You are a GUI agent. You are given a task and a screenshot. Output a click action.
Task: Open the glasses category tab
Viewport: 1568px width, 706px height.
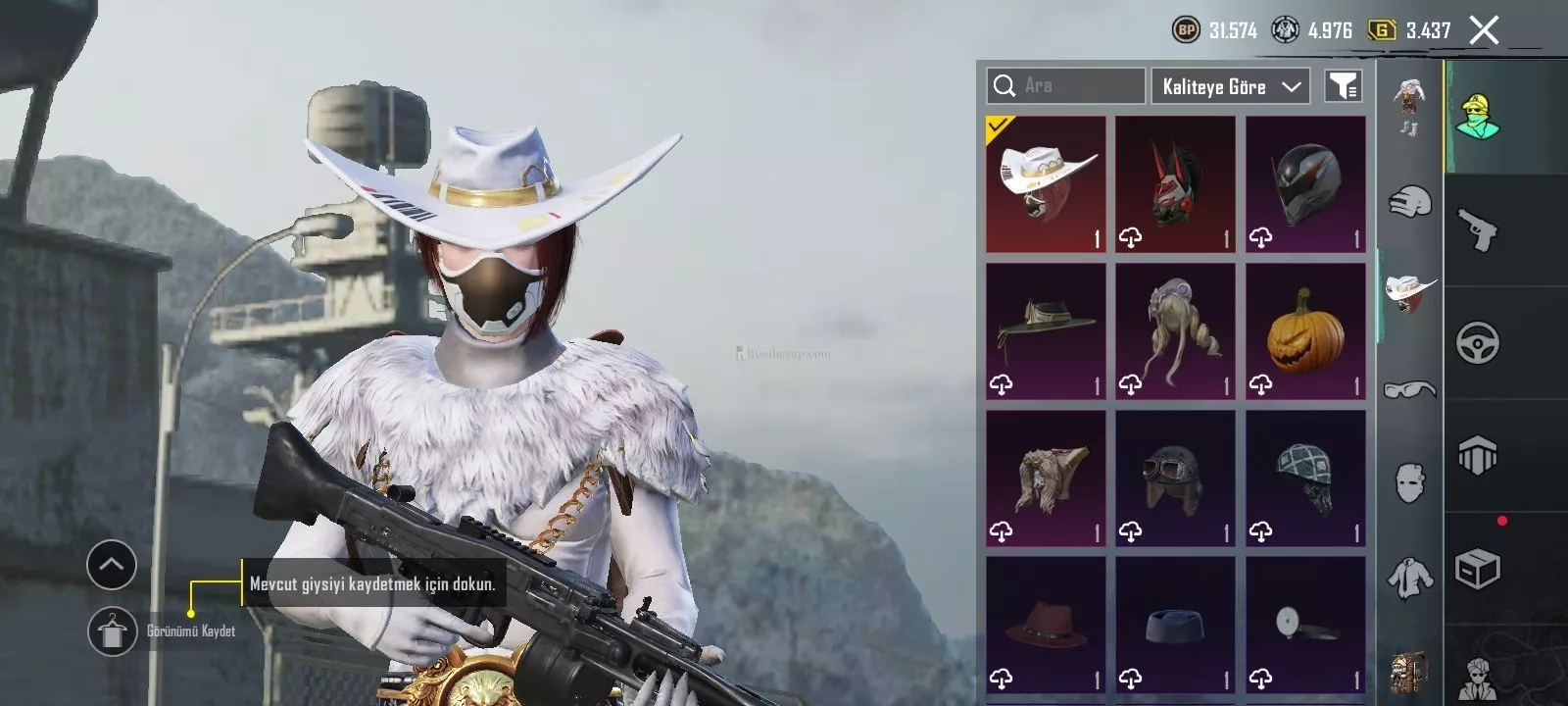(x=1410, y=389)
